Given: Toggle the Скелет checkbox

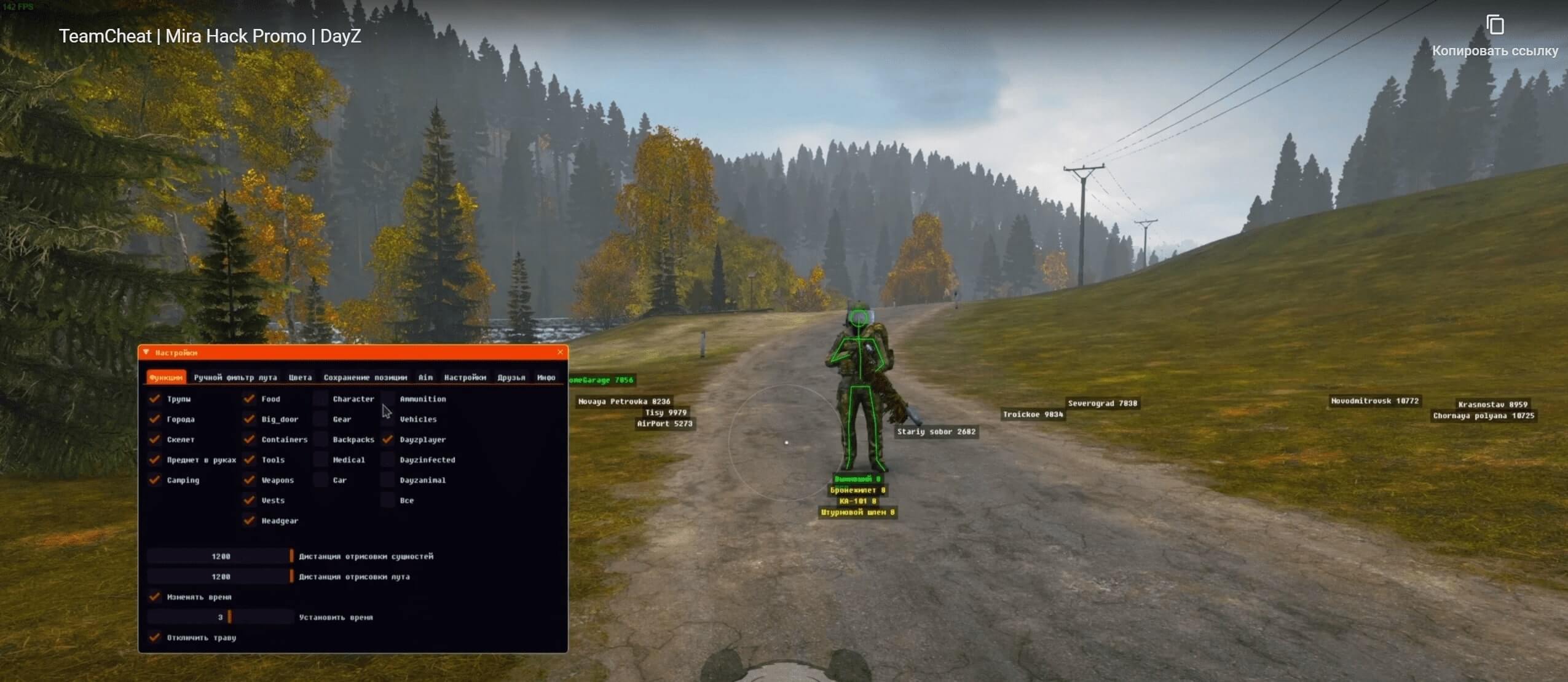Looking at the screenshot, I should (155, 440).
